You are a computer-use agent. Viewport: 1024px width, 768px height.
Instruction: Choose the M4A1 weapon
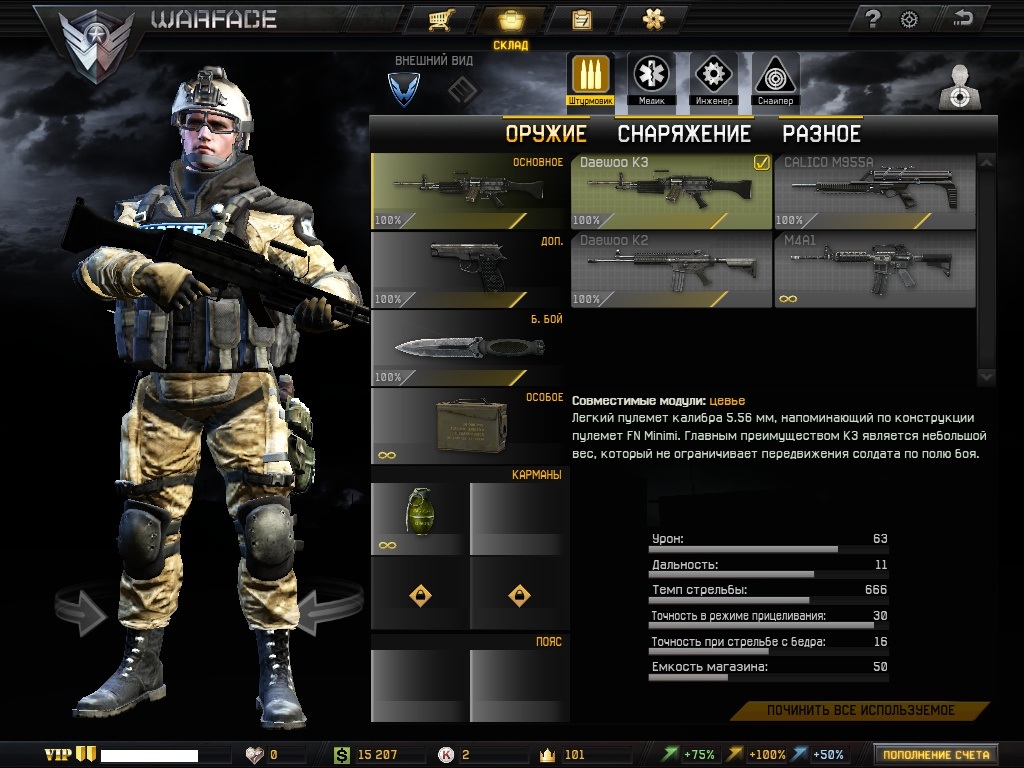(x=874, y=269)
